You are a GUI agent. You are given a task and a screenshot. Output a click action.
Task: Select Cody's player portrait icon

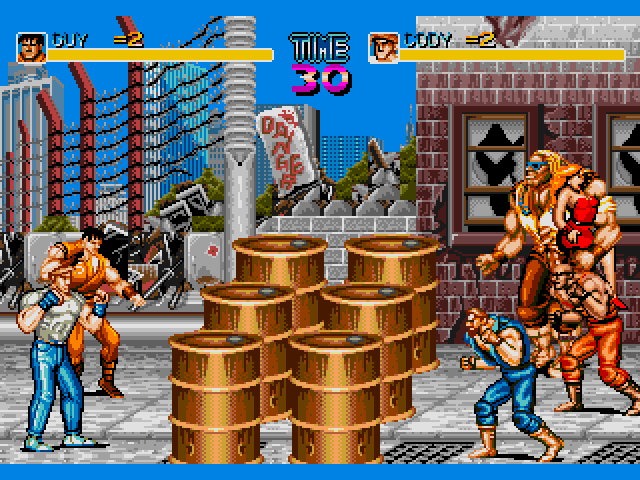click(x=383, y=47)
